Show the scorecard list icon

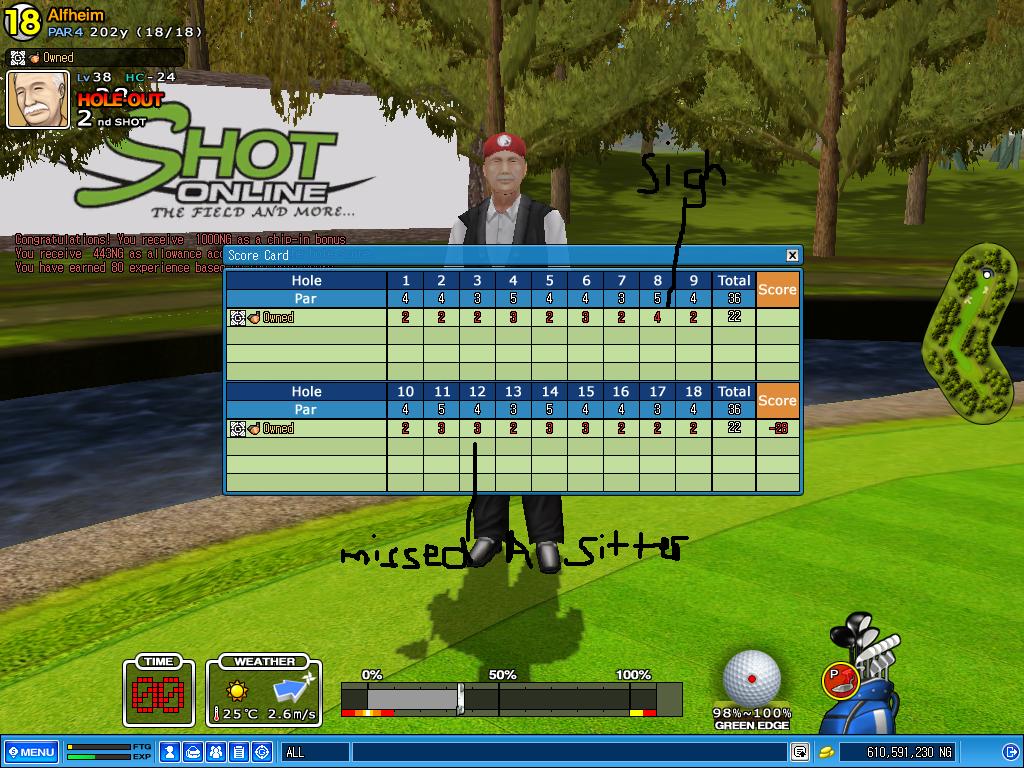pos(239,752)
